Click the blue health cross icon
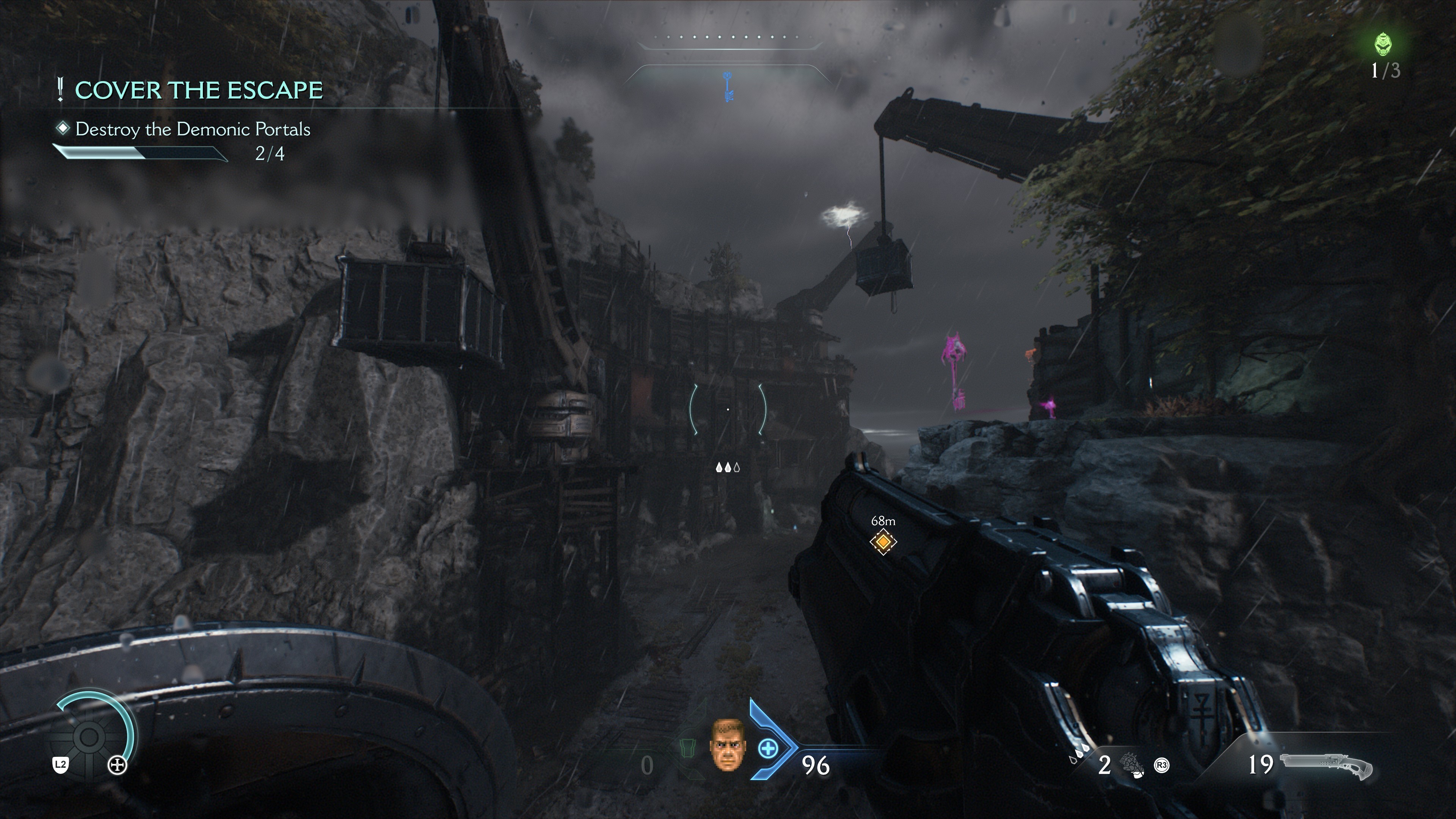 point(767,749)
